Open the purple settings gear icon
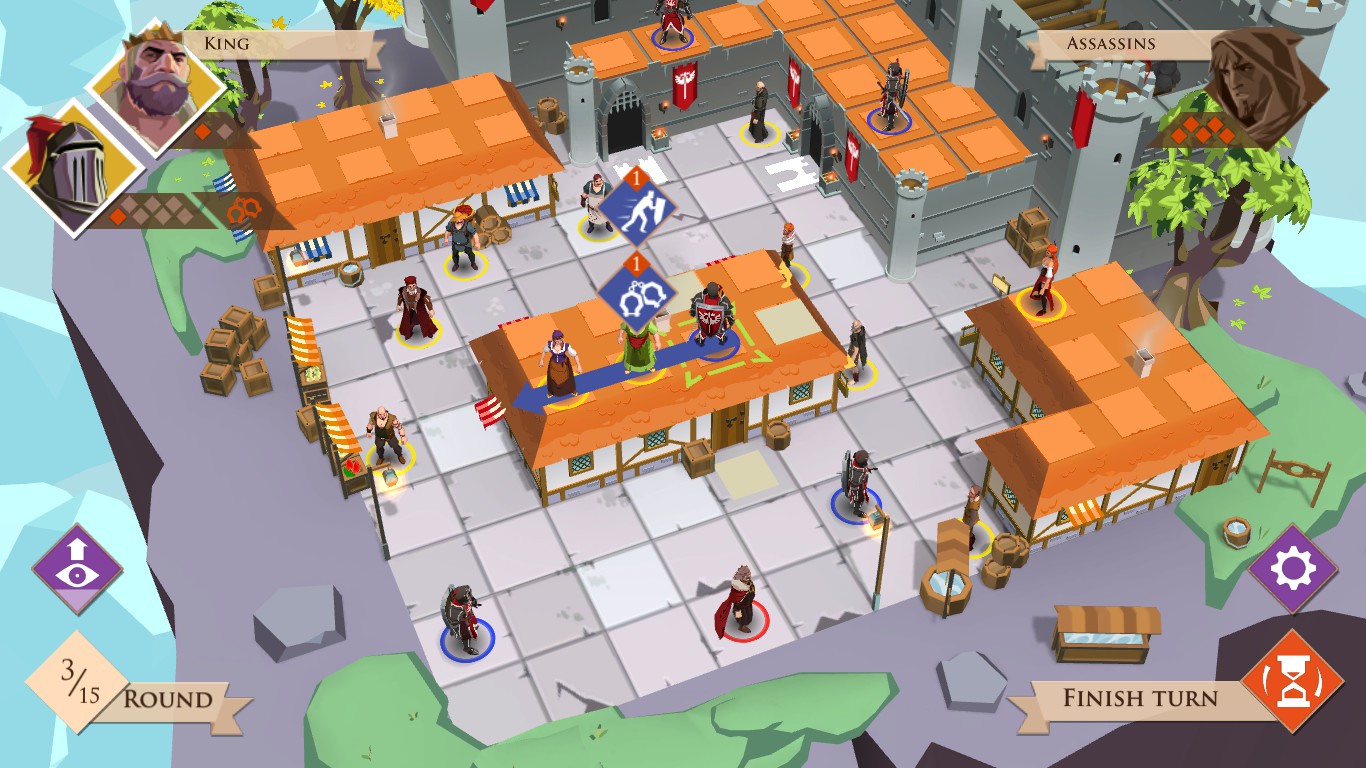This screenshot has width=1366, height=768. click(x=1292, y=567)
